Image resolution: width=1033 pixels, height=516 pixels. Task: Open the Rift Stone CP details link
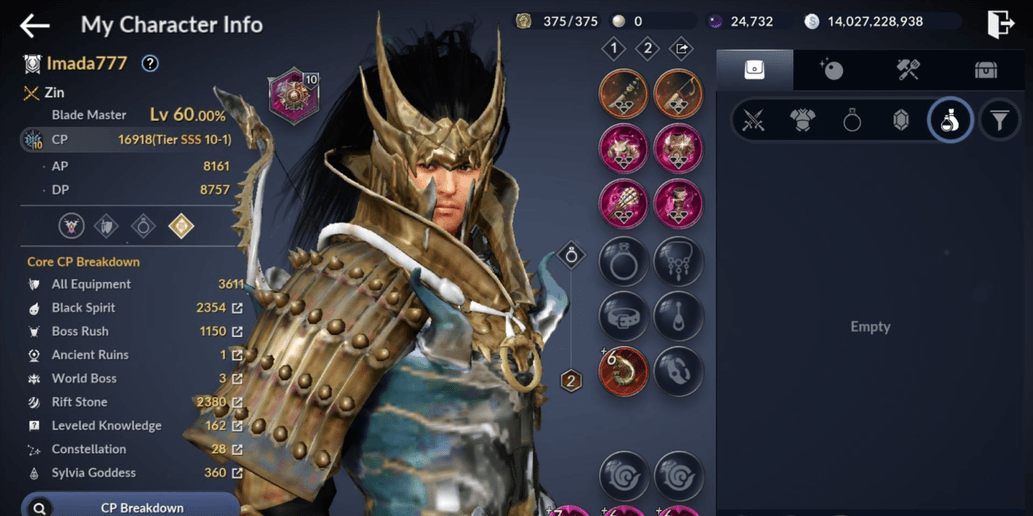237,402
